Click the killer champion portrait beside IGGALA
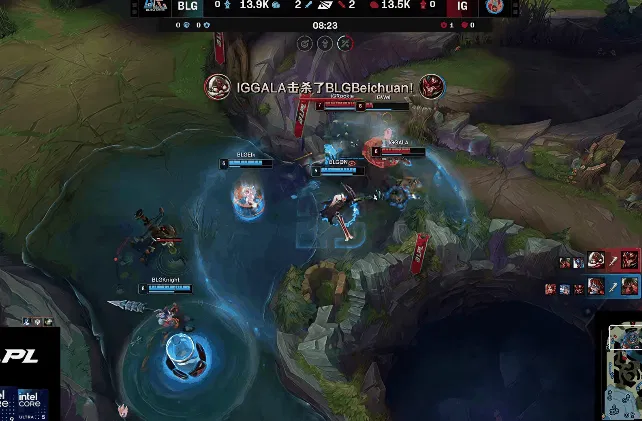The width and height of the screenshot is (642, 421). tap(216, 86)
